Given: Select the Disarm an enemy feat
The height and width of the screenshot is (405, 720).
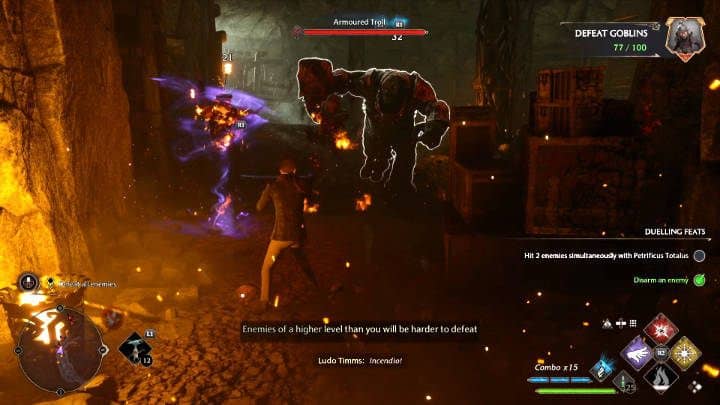Looking at the screenshot, I should click(x=661, y=280).
